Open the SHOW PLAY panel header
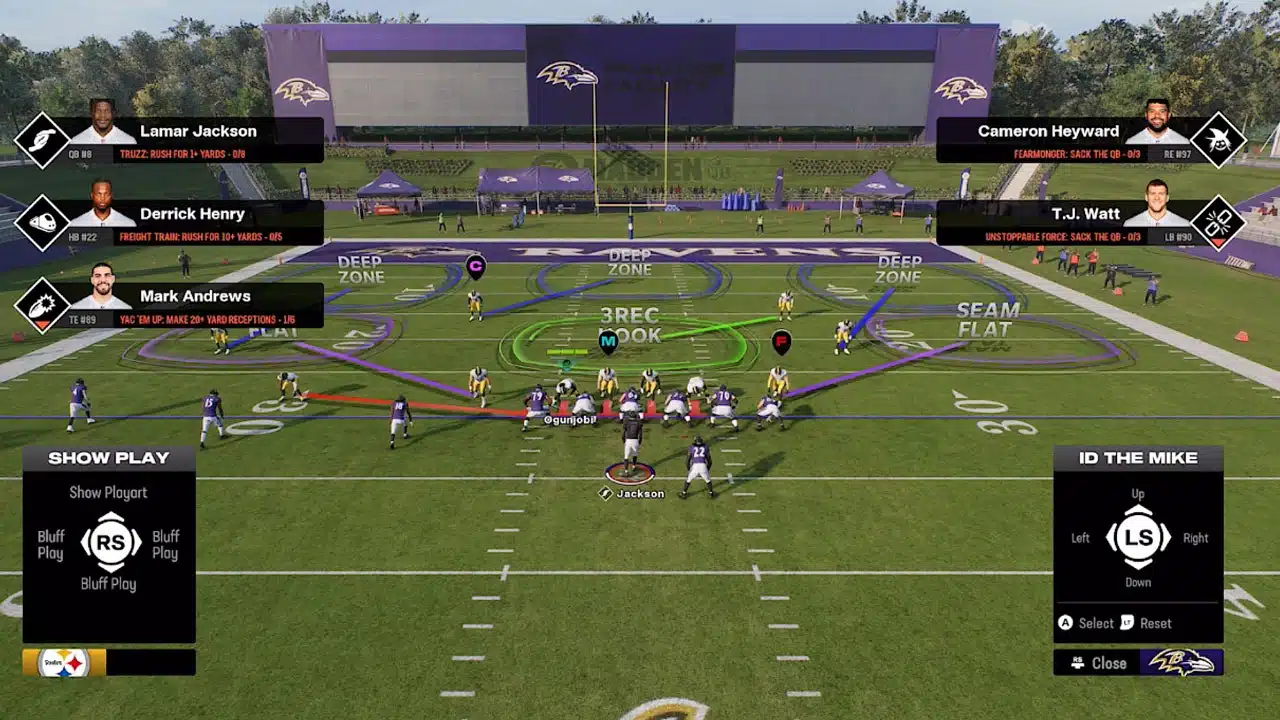1280x720 pixels. point(108,457)
